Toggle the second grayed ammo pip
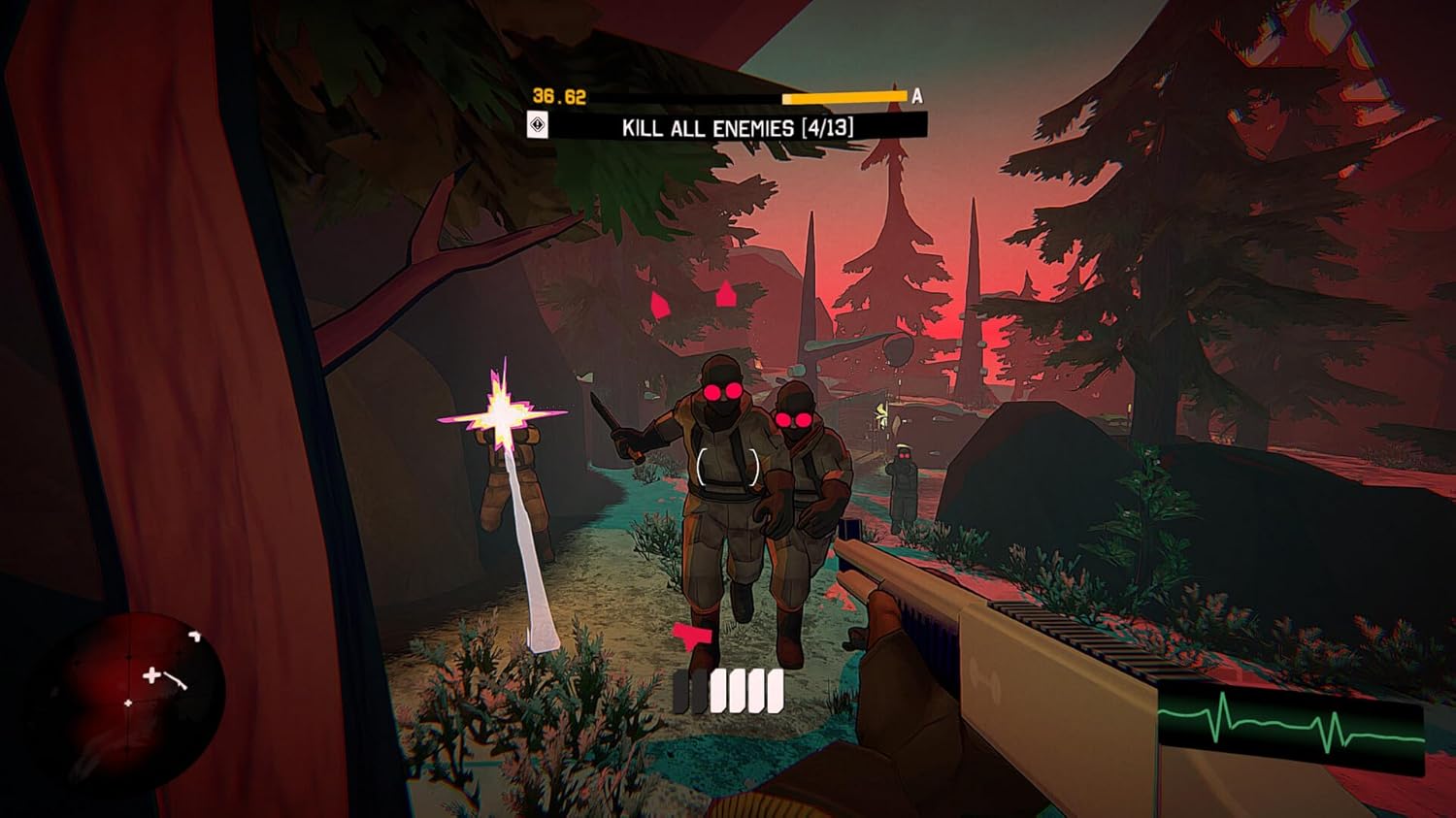Viewport: 1456px width, 818px height. [x=699, y=691]
